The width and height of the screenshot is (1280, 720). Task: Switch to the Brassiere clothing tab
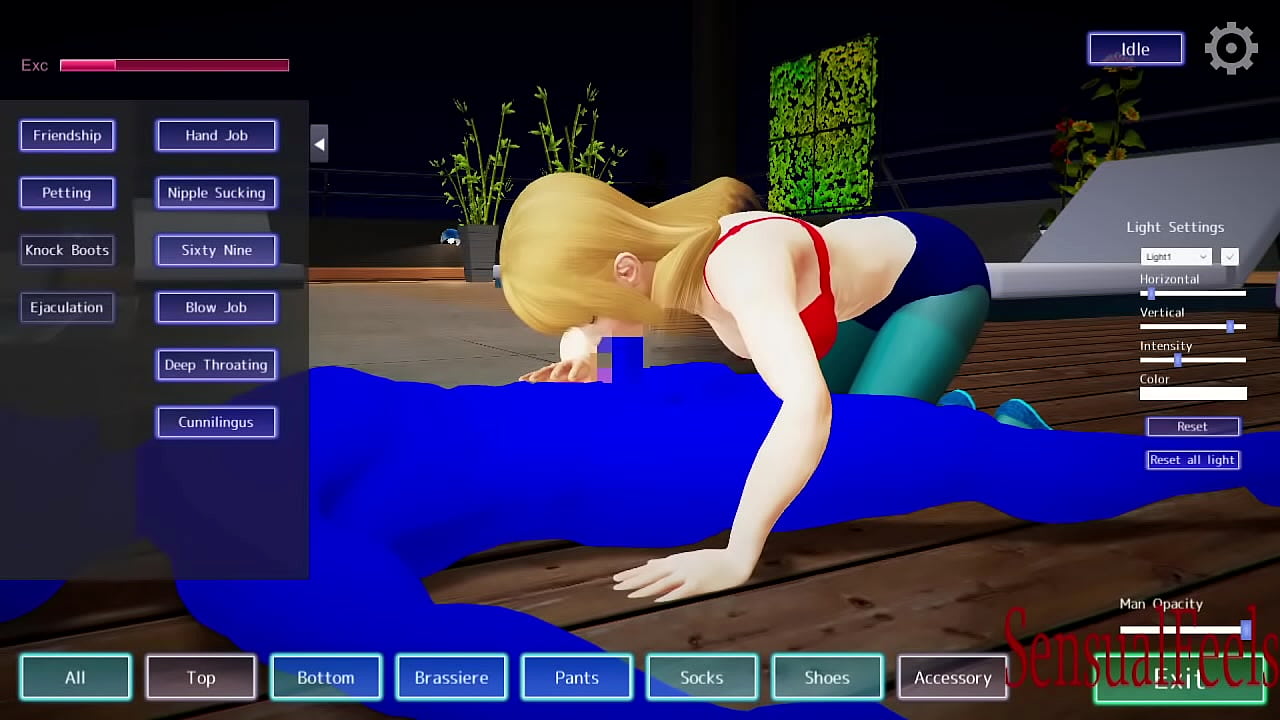pos(451,677)
